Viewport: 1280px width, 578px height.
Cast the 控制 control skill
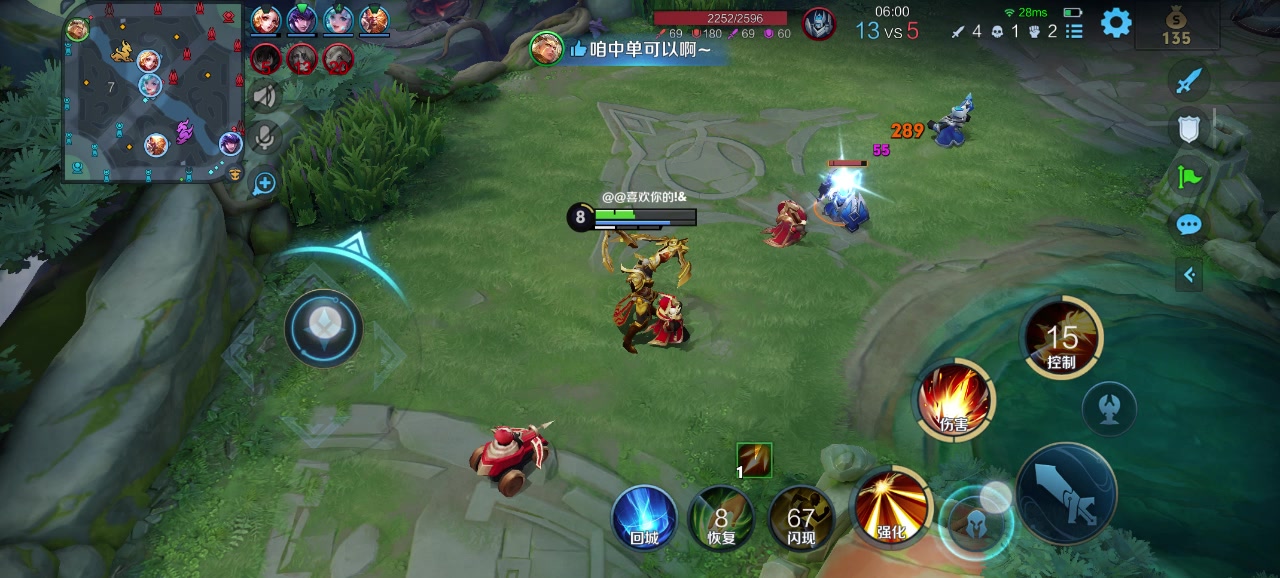1061,338
